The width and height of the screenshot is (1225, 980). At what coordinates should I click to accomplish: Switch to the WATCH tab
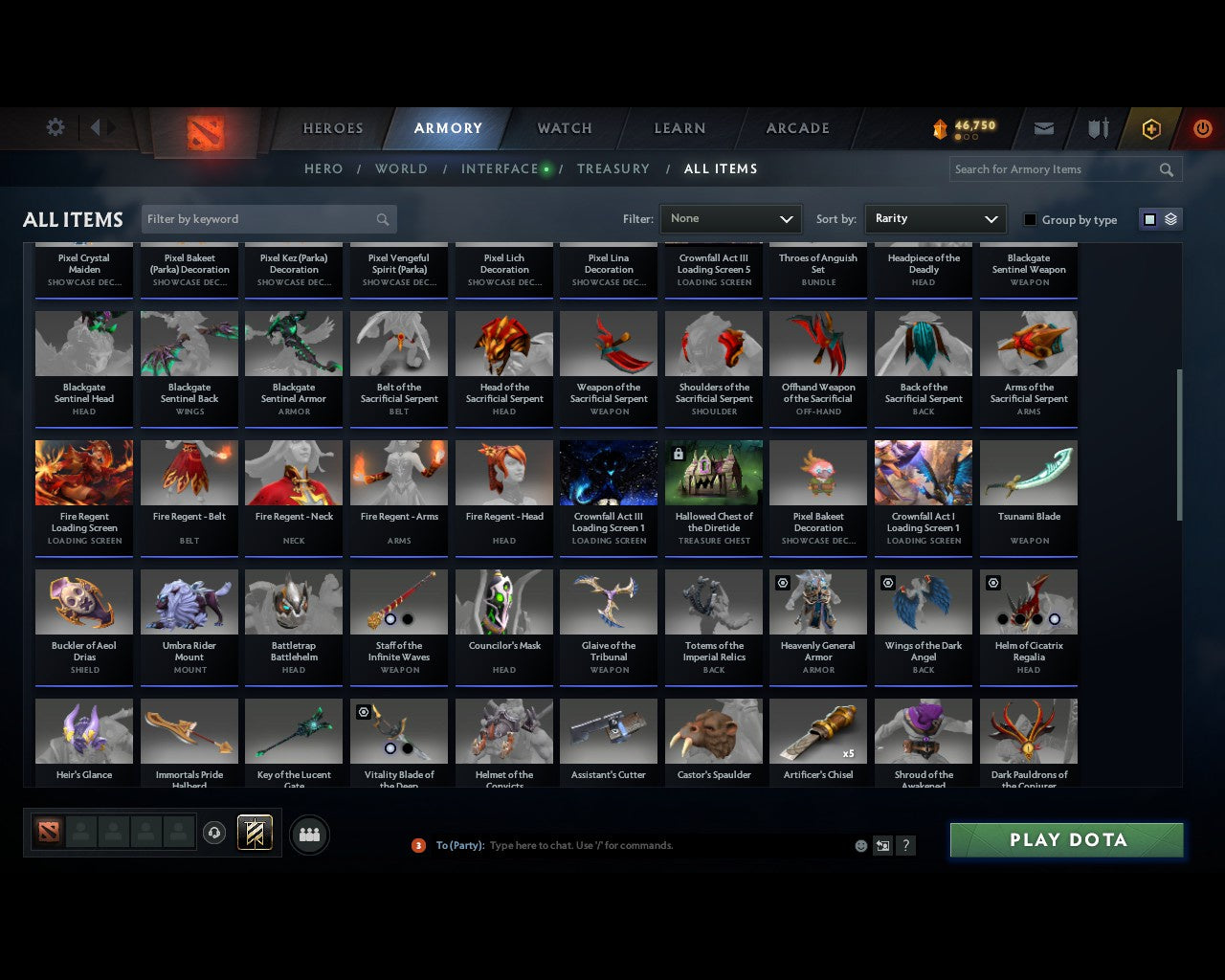[564, 128]
